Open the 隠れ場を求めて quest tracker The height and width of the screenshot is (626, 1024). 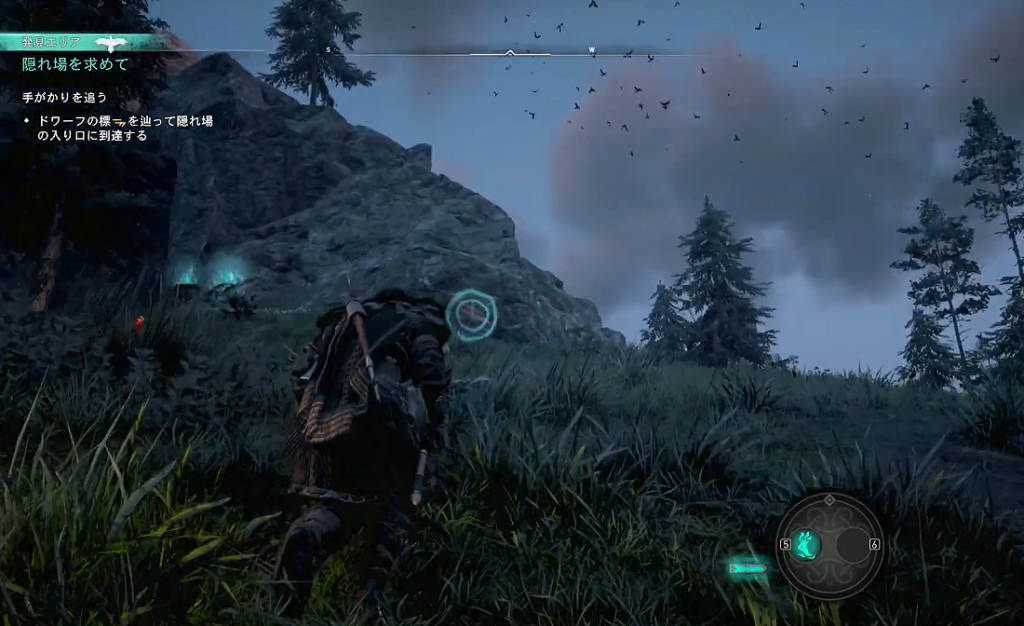tap(76, 64)
